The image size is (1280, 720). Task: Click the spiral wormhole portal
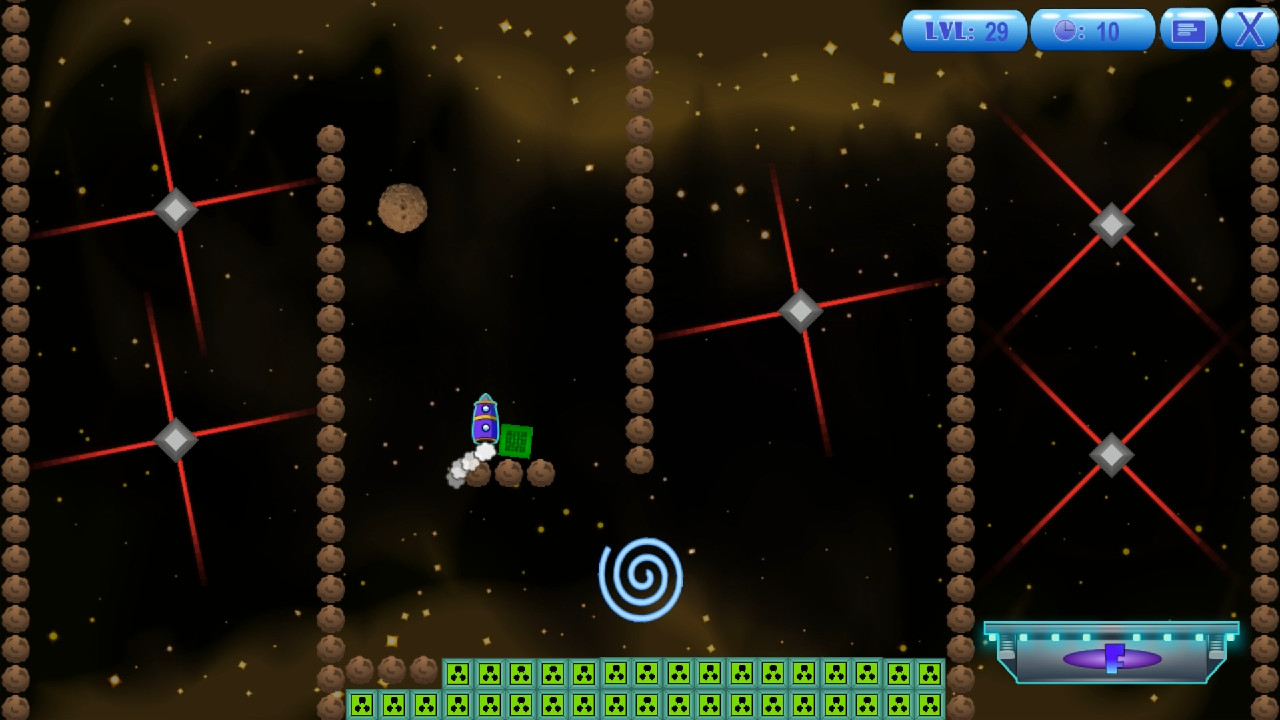coord(643,577)
